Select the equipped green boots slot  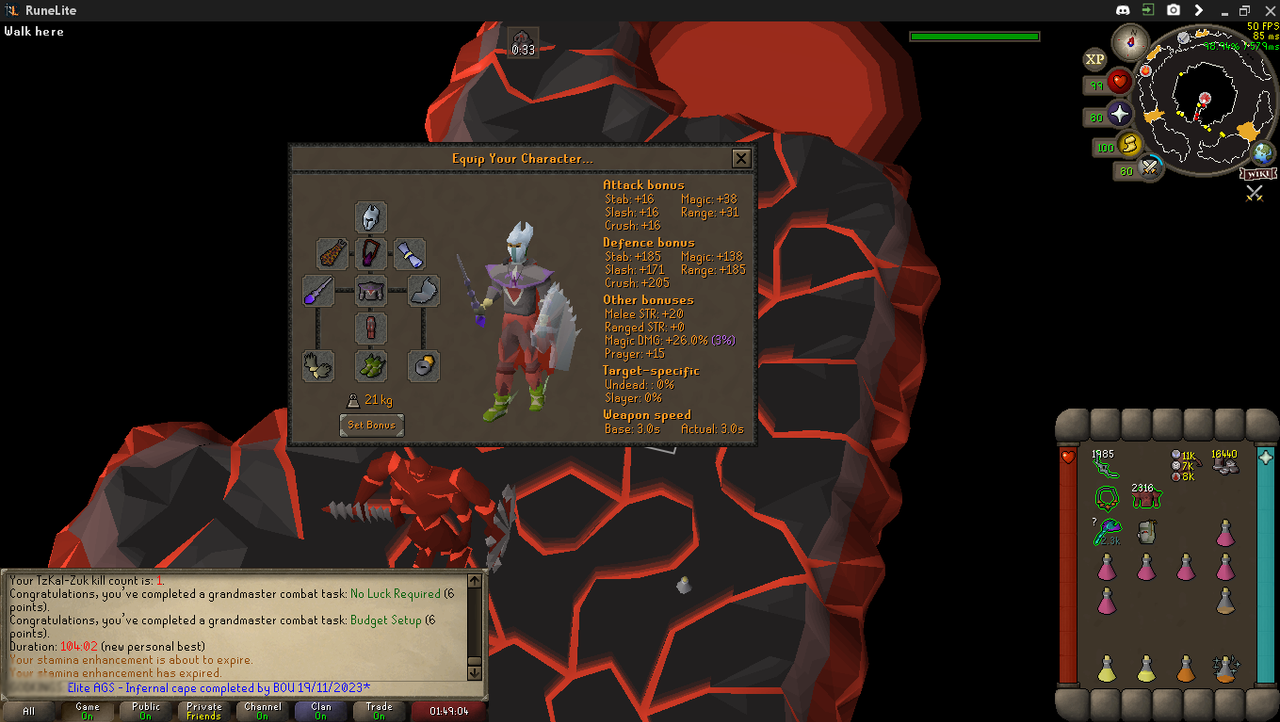point(371,366)
